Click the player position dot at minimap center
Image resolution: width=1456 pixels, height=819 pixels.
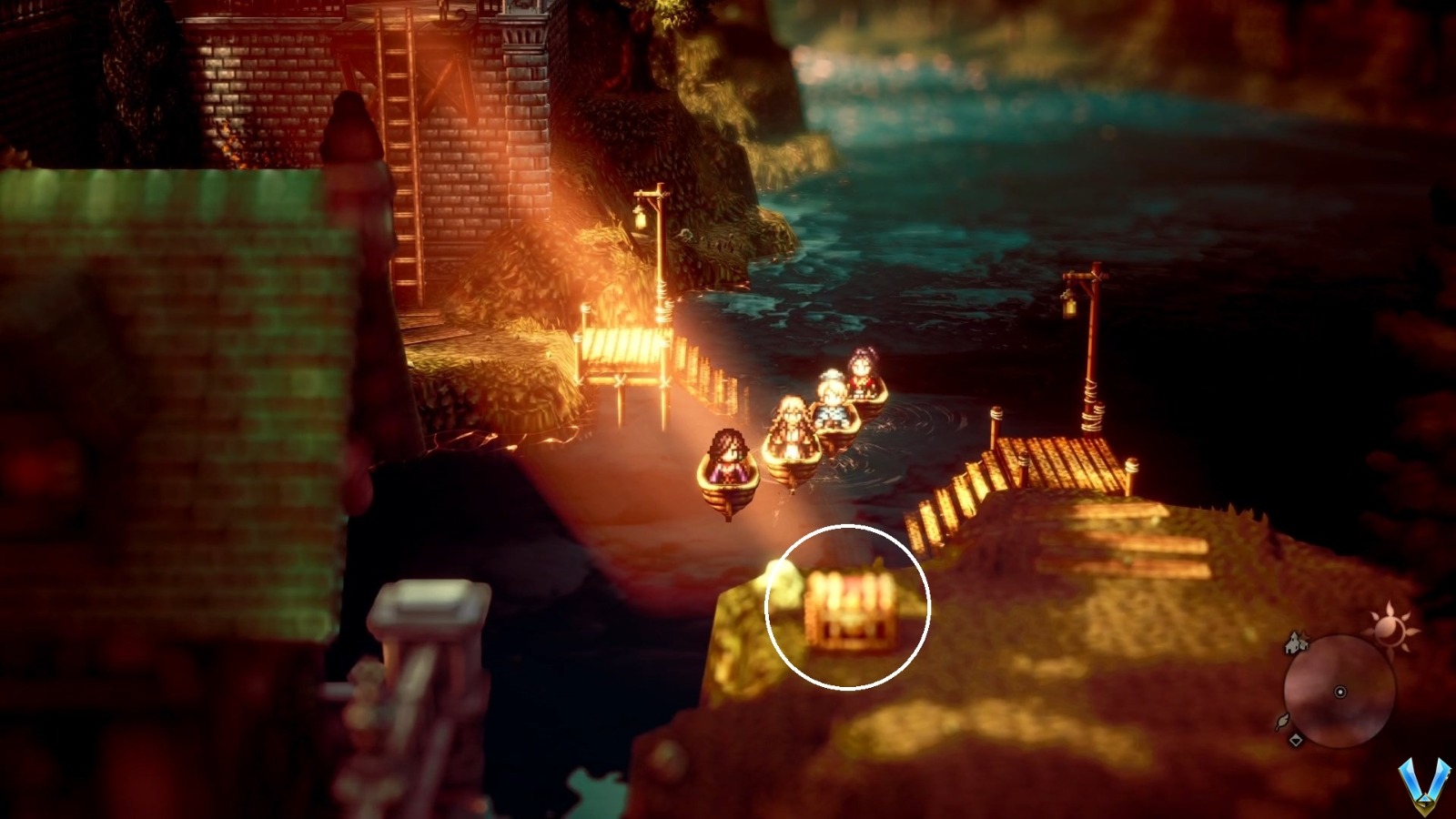tap(1340, 692)
